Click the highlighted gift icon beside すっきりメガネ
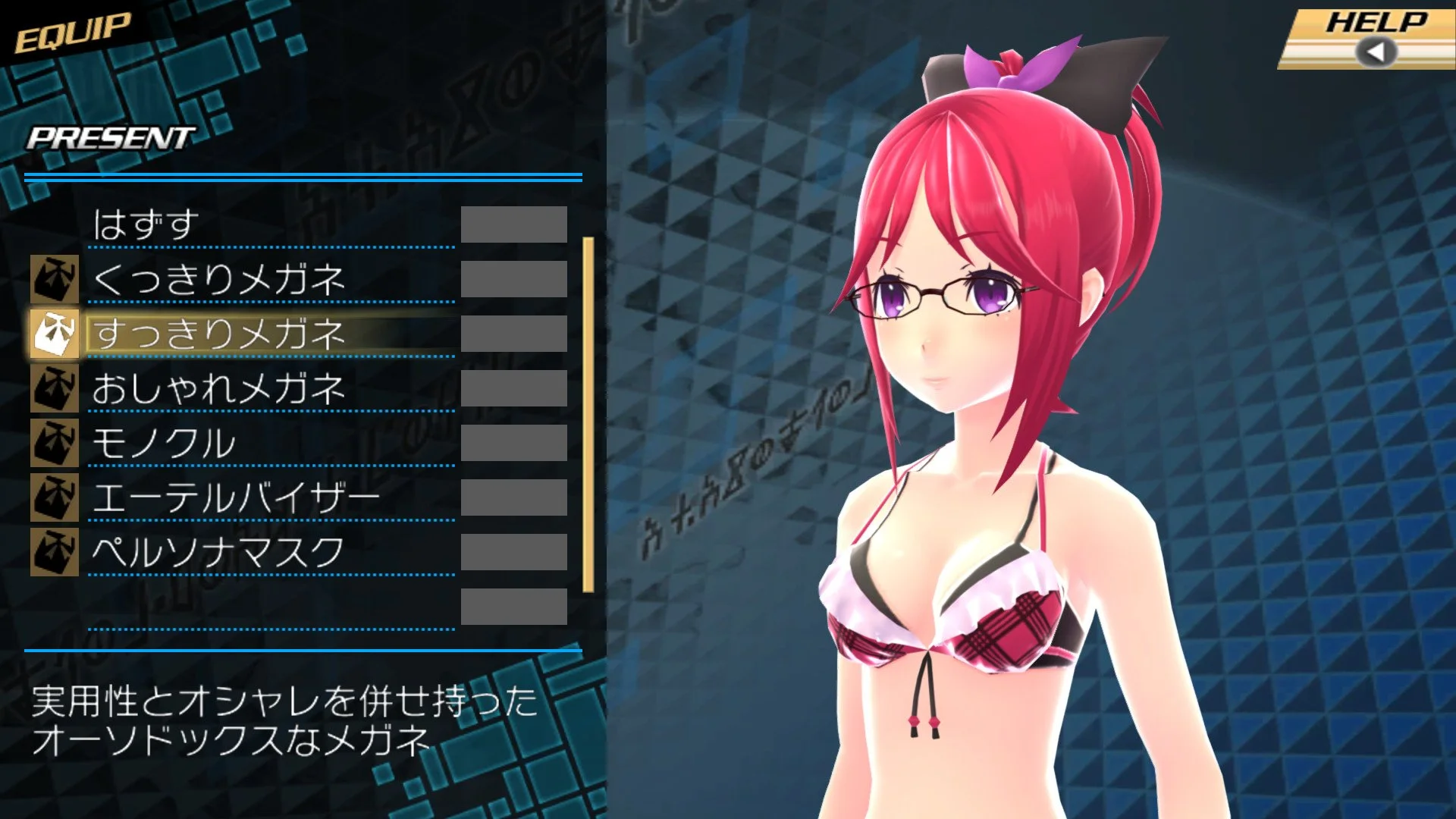1456x819 pixels. (56, 334)
